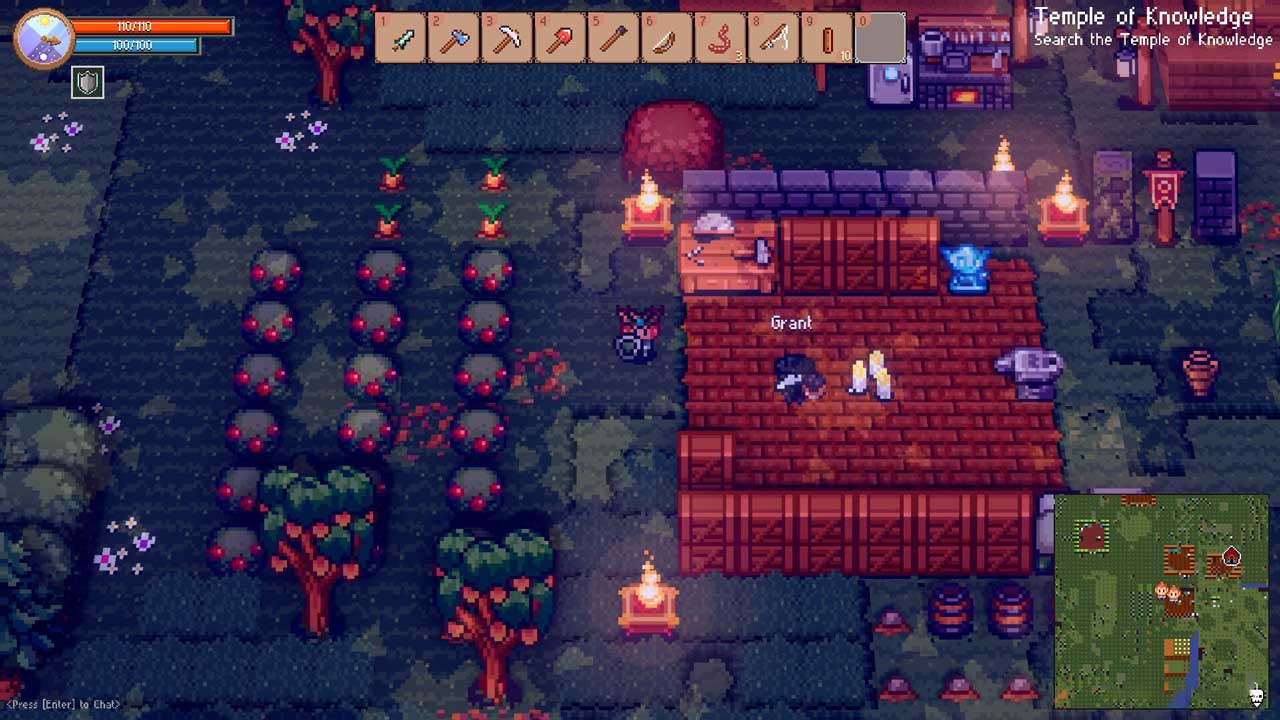Open the Temple of Knowledge quest tracker
The height and width of the screenshot is (720, 1280).
click(1152, 27)
